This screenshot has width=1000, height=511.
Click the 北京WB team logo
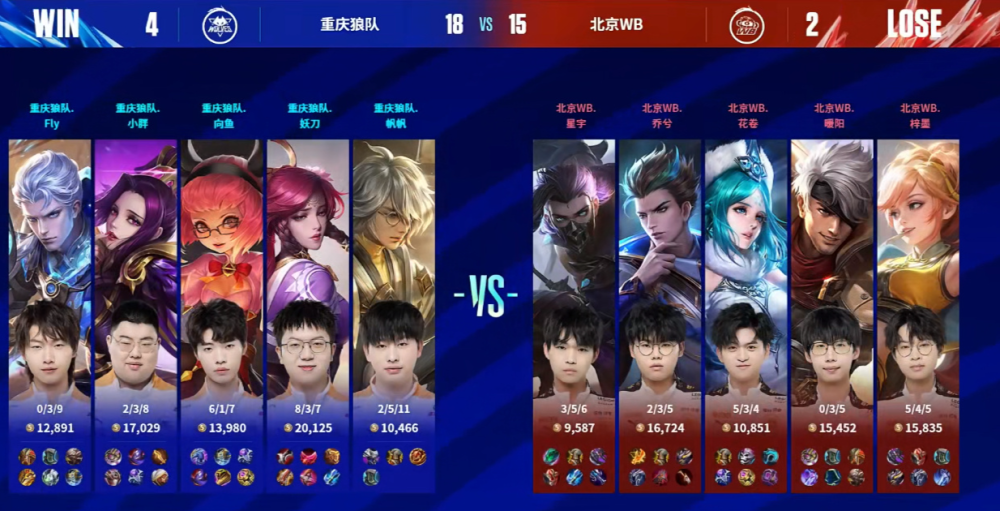pyautogui.click(x=747, y=24)
